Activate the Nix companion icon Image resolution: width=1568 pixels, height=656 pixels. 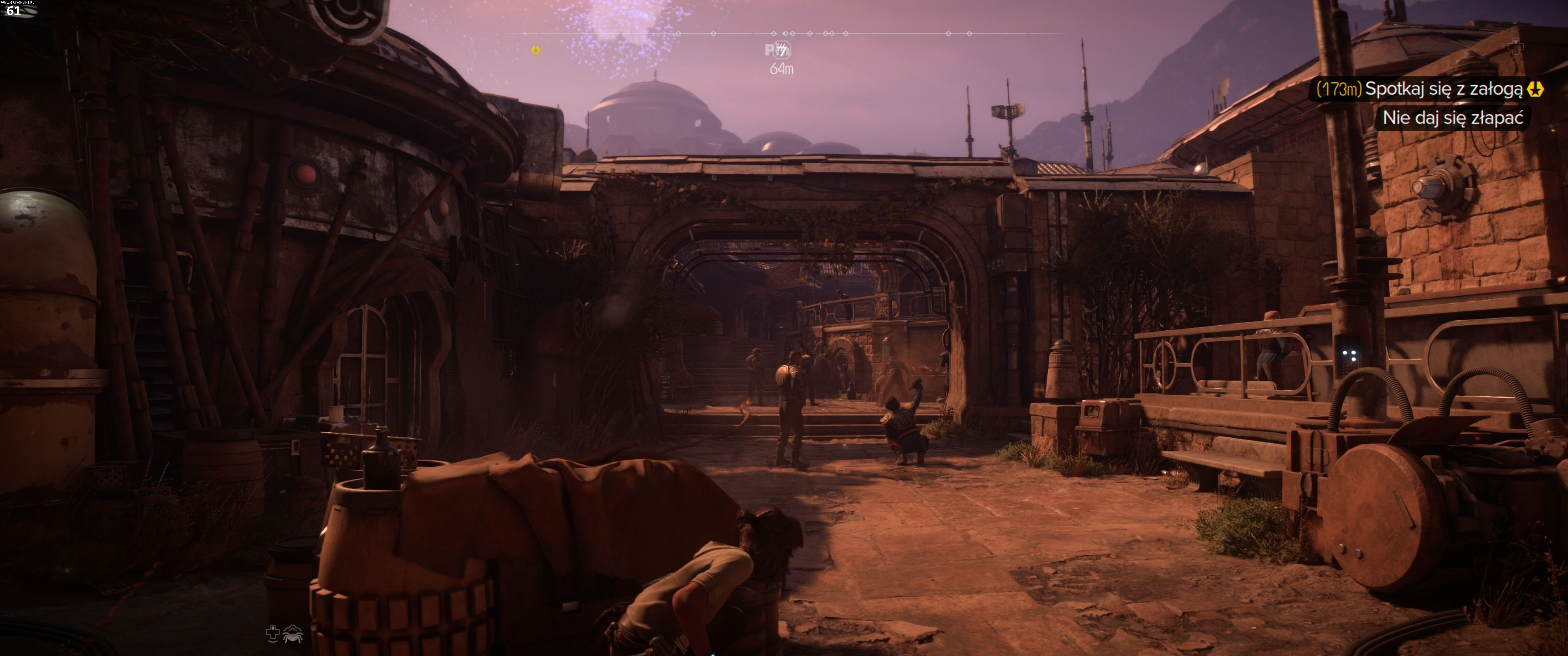coord(293,634)
